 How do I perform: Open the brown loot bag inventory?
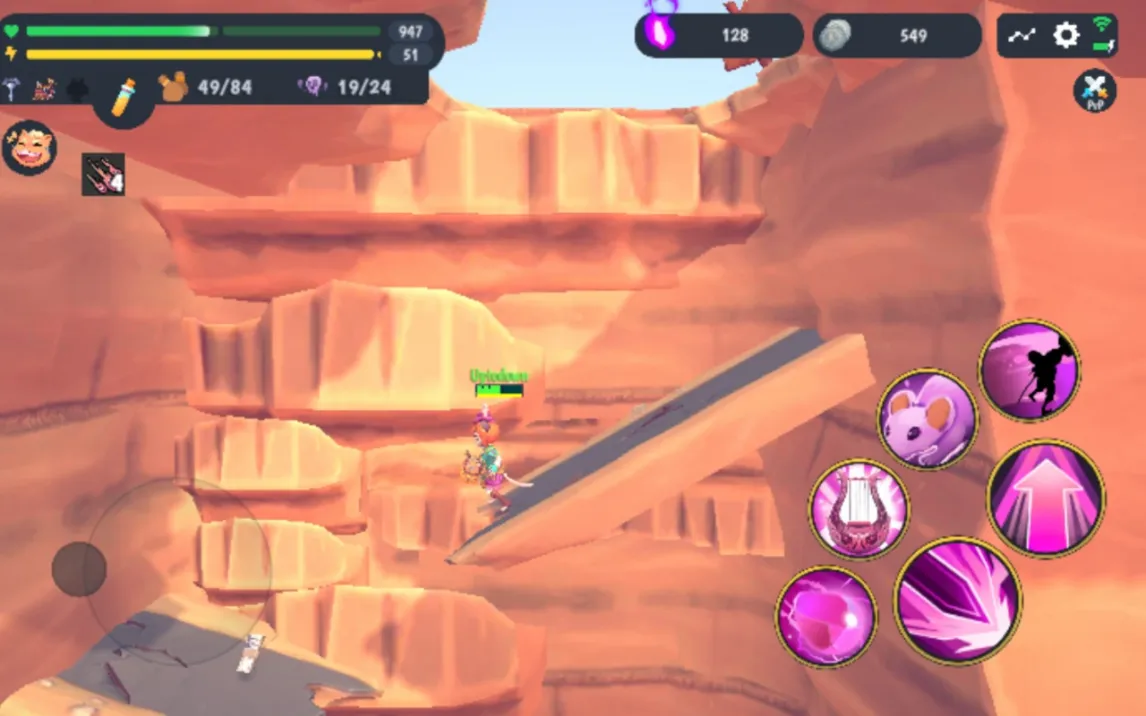pos(174,87)
